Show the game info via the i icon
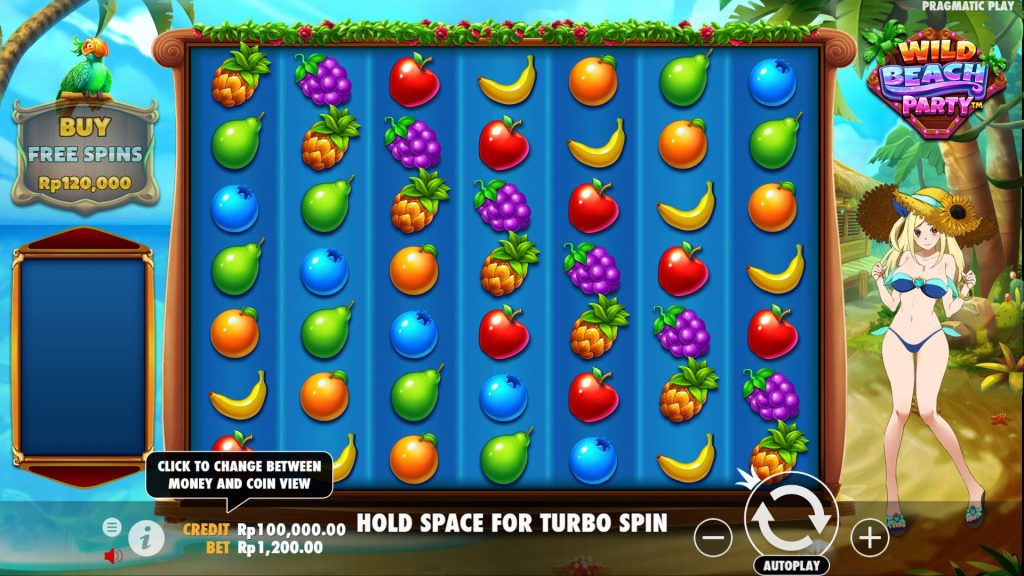 [x=146, y=537]
